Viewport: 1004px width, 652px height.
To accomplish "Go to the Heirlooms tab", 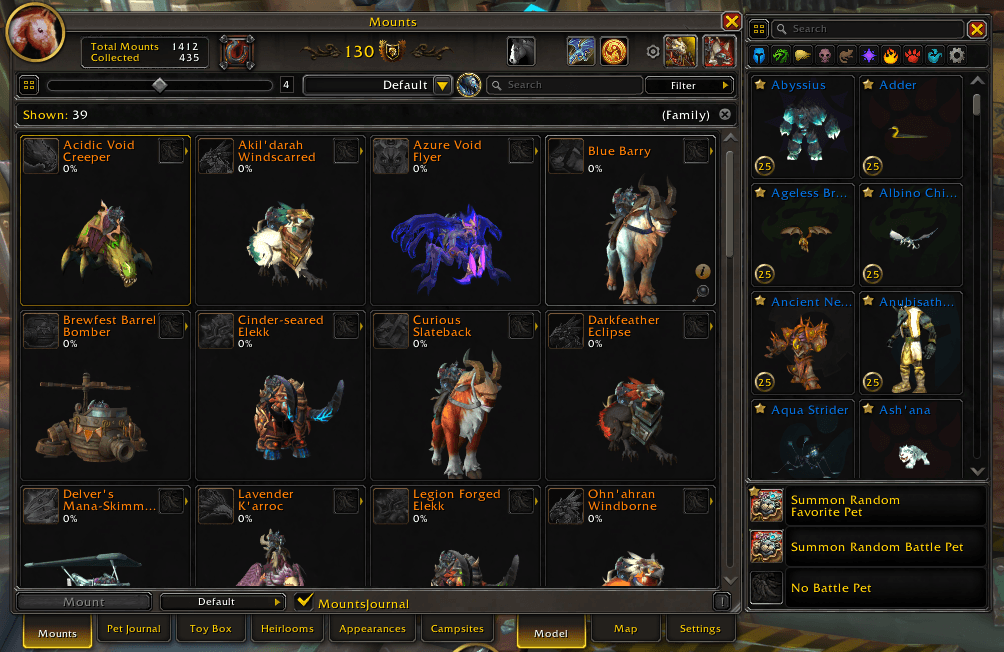I will point(288,629).
